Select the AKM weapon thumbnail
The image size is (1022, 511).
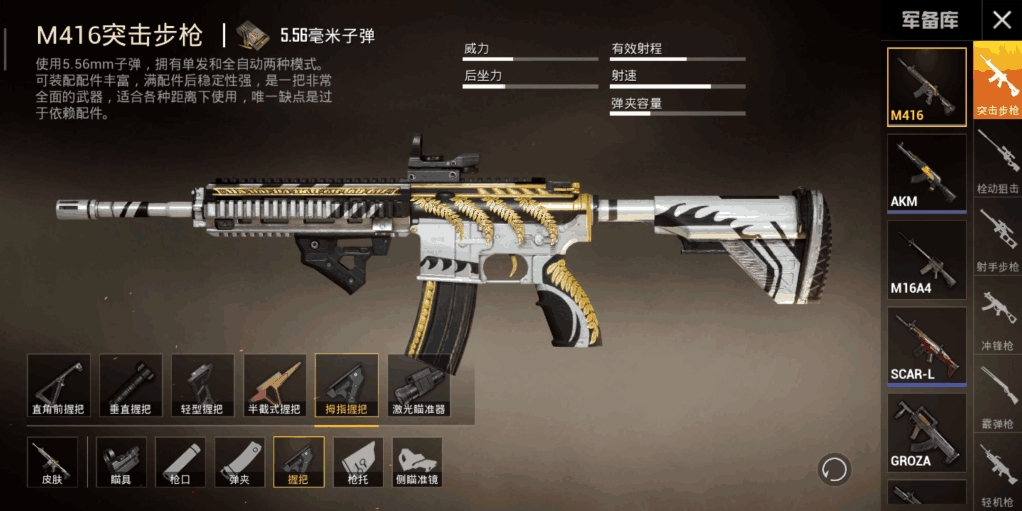pyautogui.click(x=927, y=172)
